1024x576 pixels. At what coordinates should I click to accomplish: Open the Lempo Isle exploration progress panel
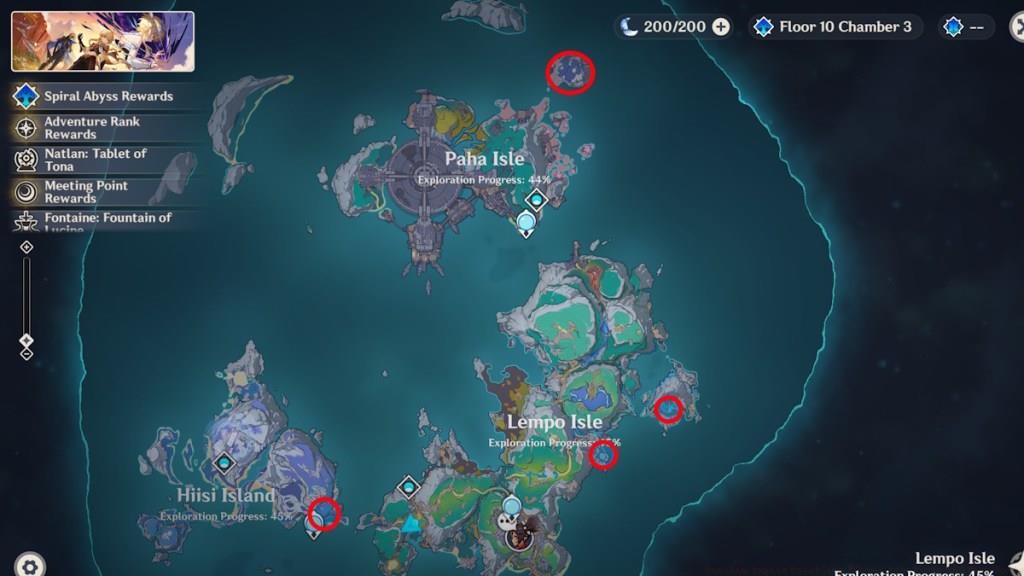coord(952,564)
